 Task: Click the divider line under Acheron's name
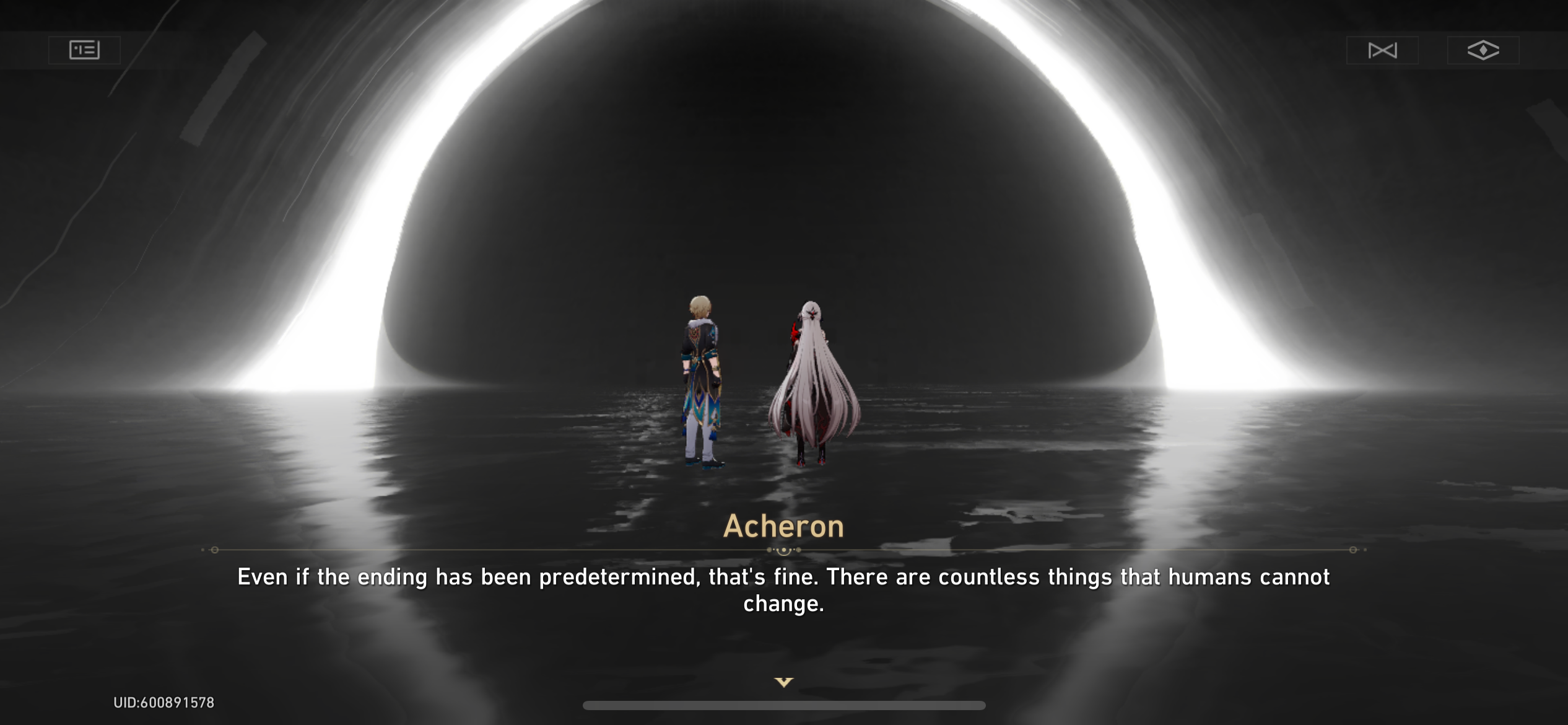coord(783,548)
